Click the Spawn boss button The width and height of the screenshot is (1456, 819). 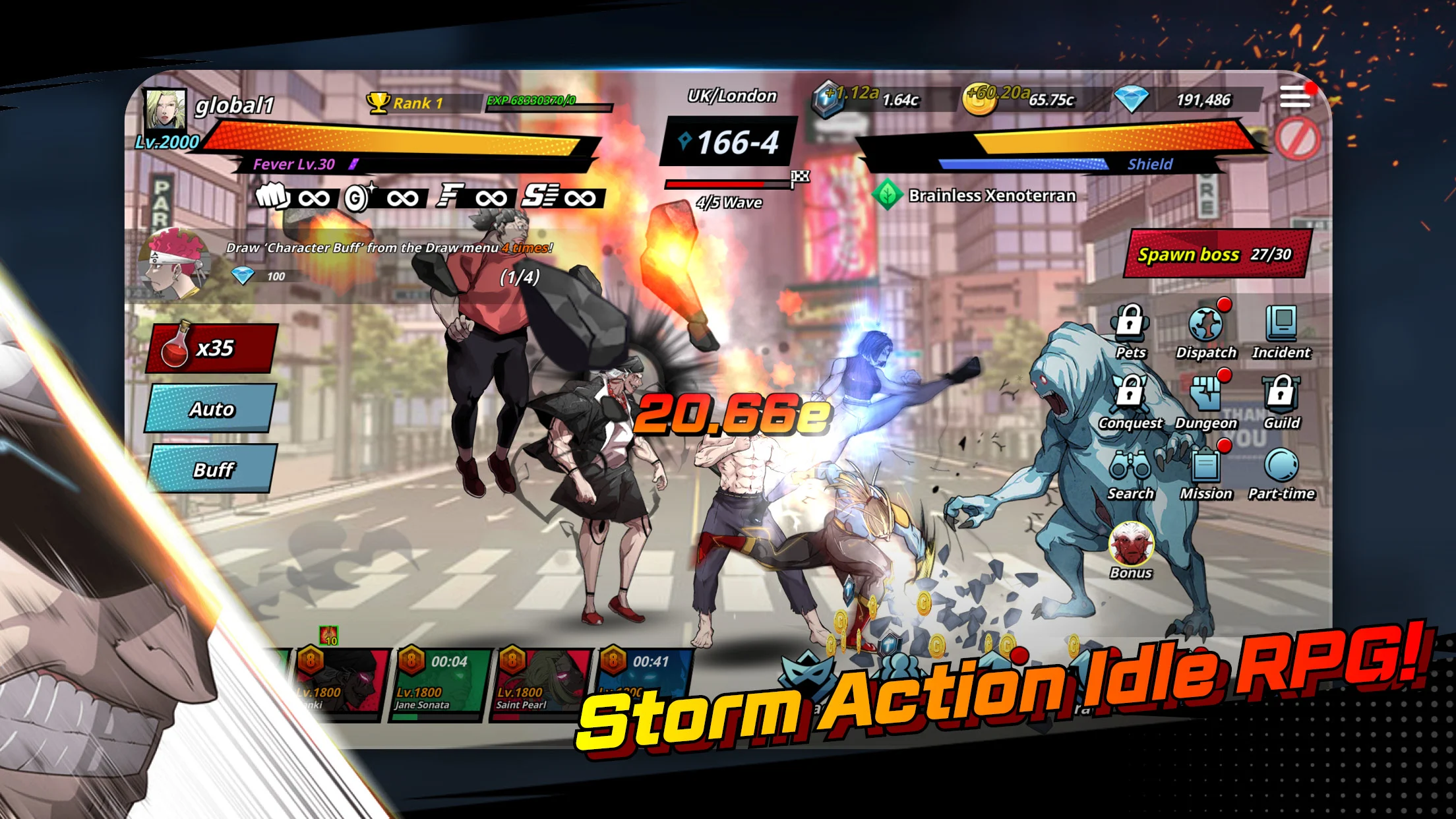pyautogui.click(x=1215, y=254)
